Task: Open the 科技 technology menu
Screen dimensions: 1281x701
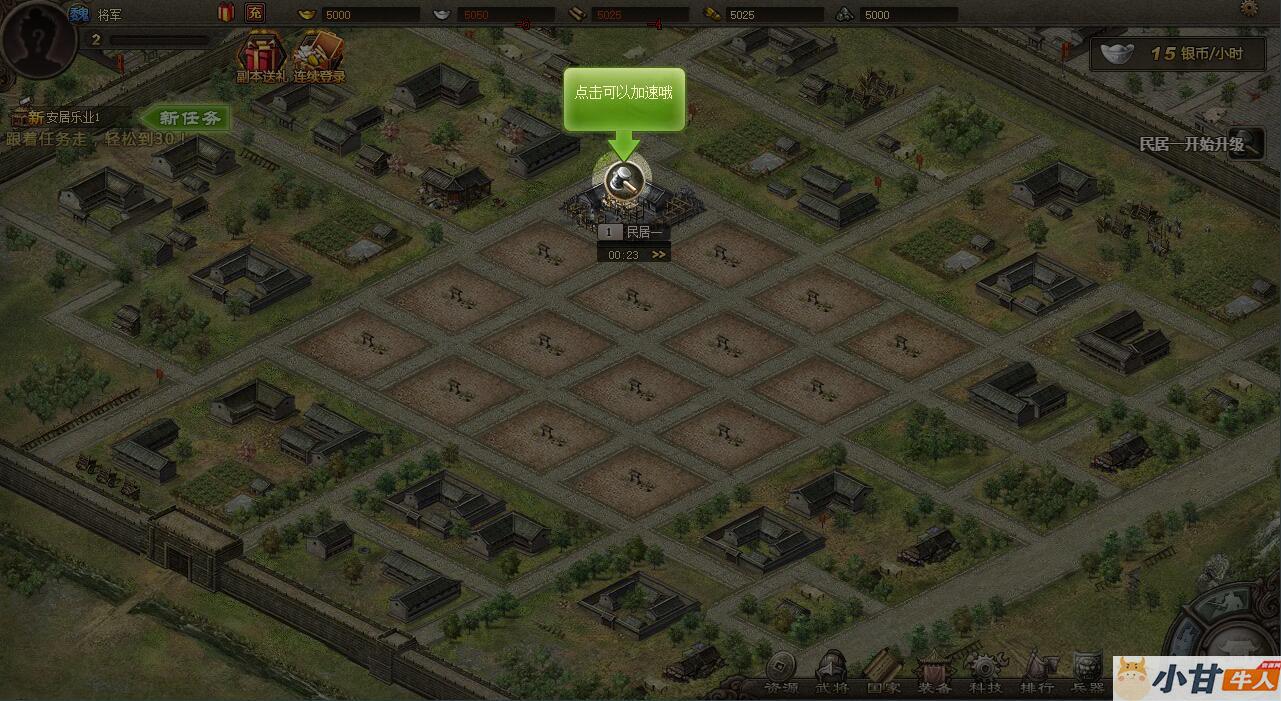Action: (x=985, y=676)
